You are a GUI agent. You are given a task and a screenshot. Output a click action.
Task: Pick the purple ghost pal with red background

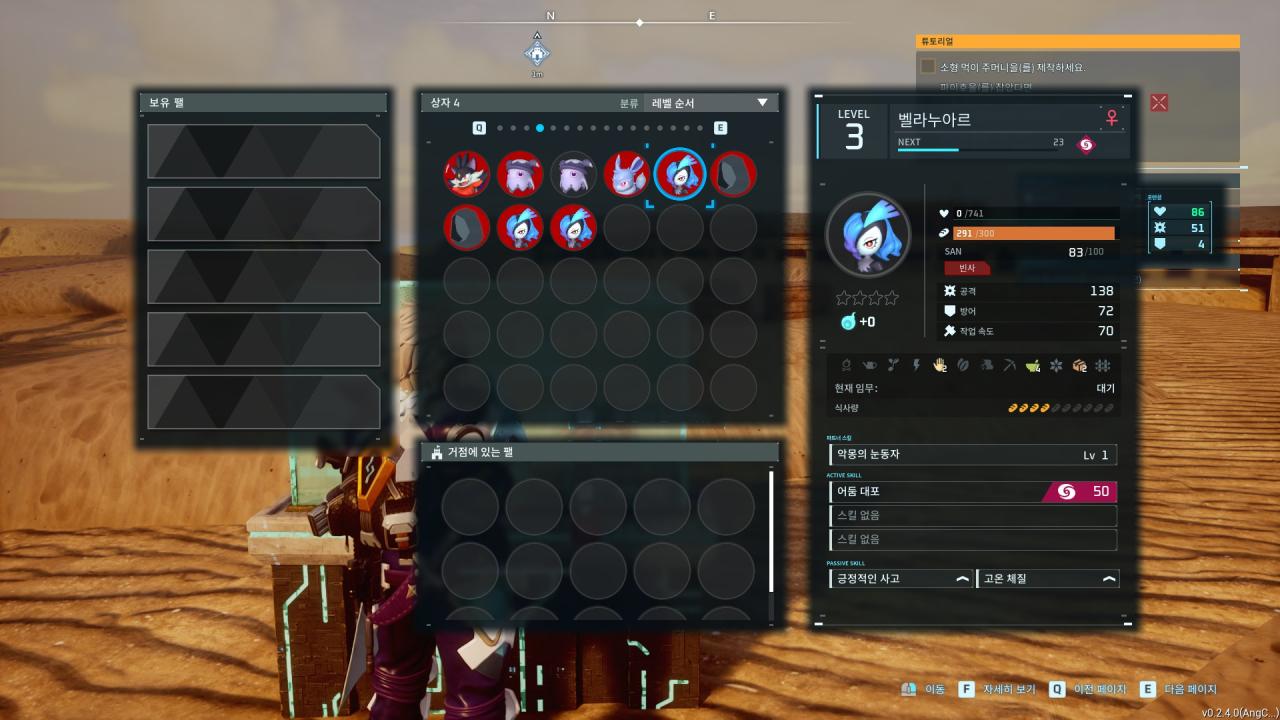520,174
